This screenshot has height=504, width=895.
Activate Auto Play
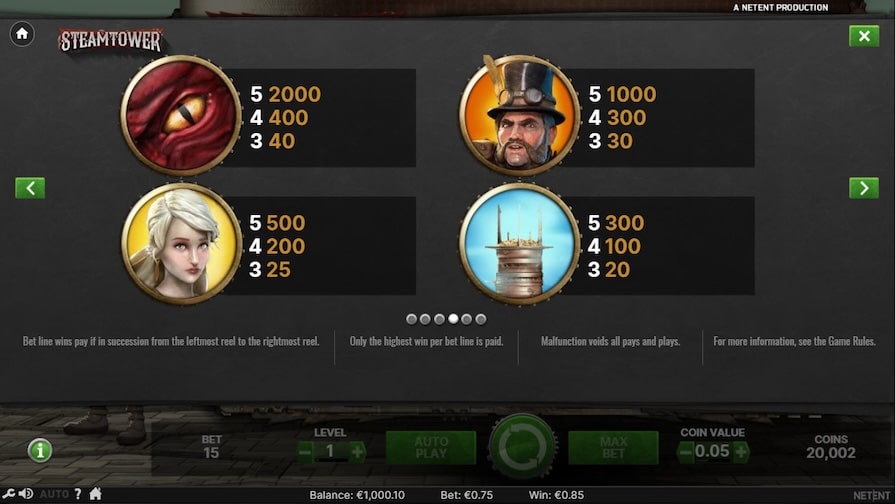[431, 448]
